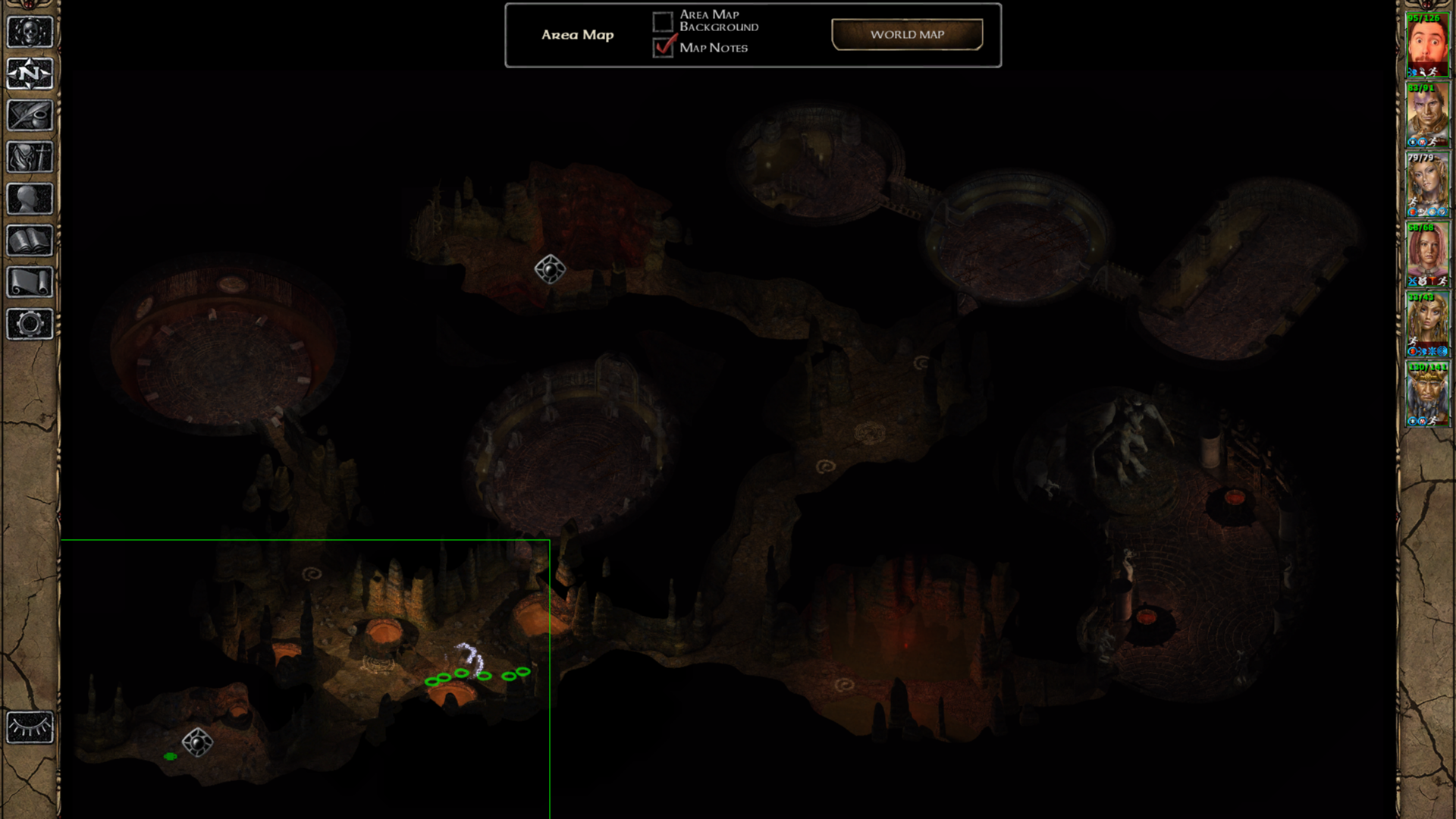Return to game with the skull button
Image resolution: width=1456 pixels, height=819 pixels.
(x=30, y=32)
